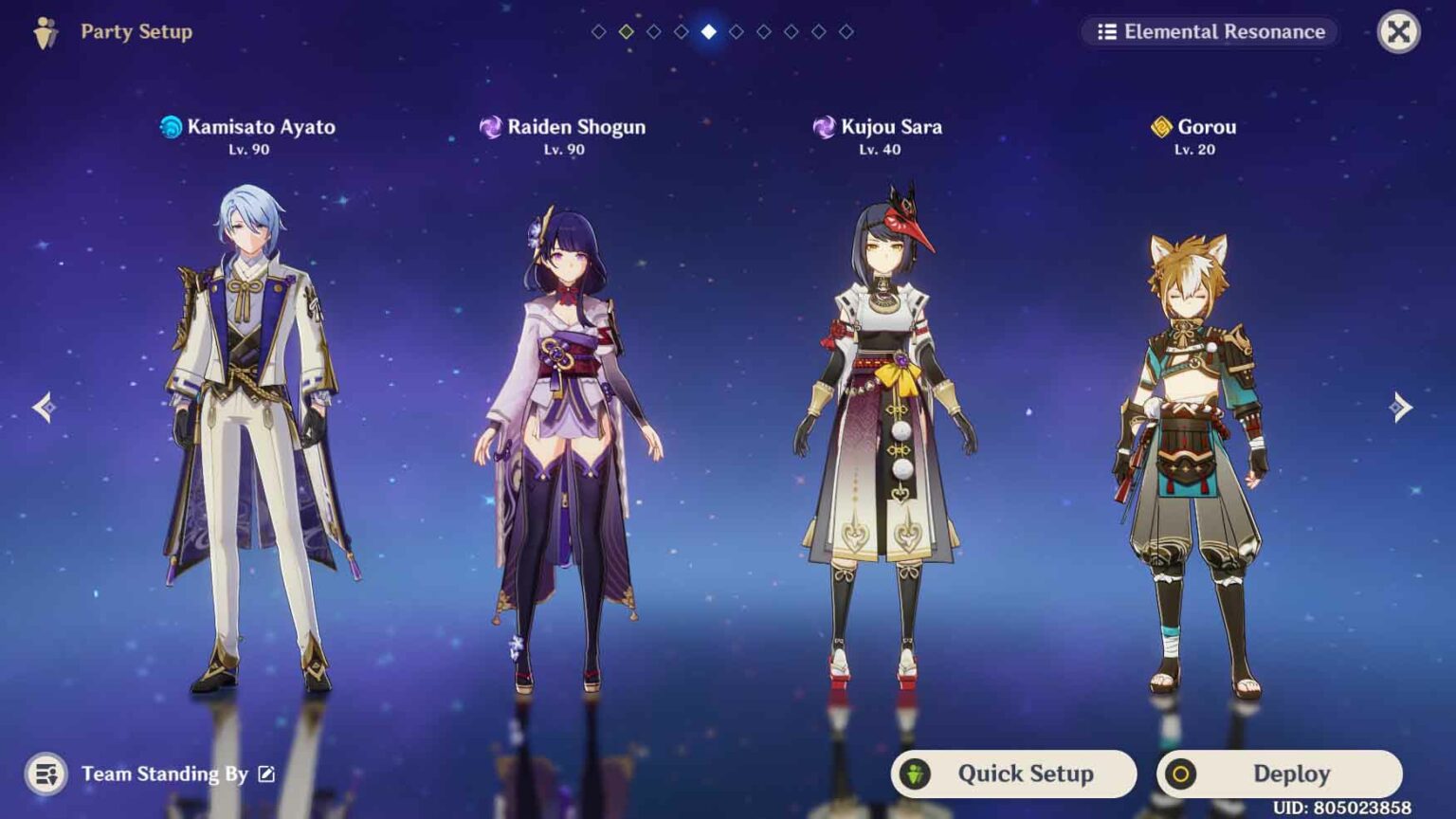The image size is (1456, 819).
Task: Click the Quick Setup button
Action: [x=1013, y=773]
